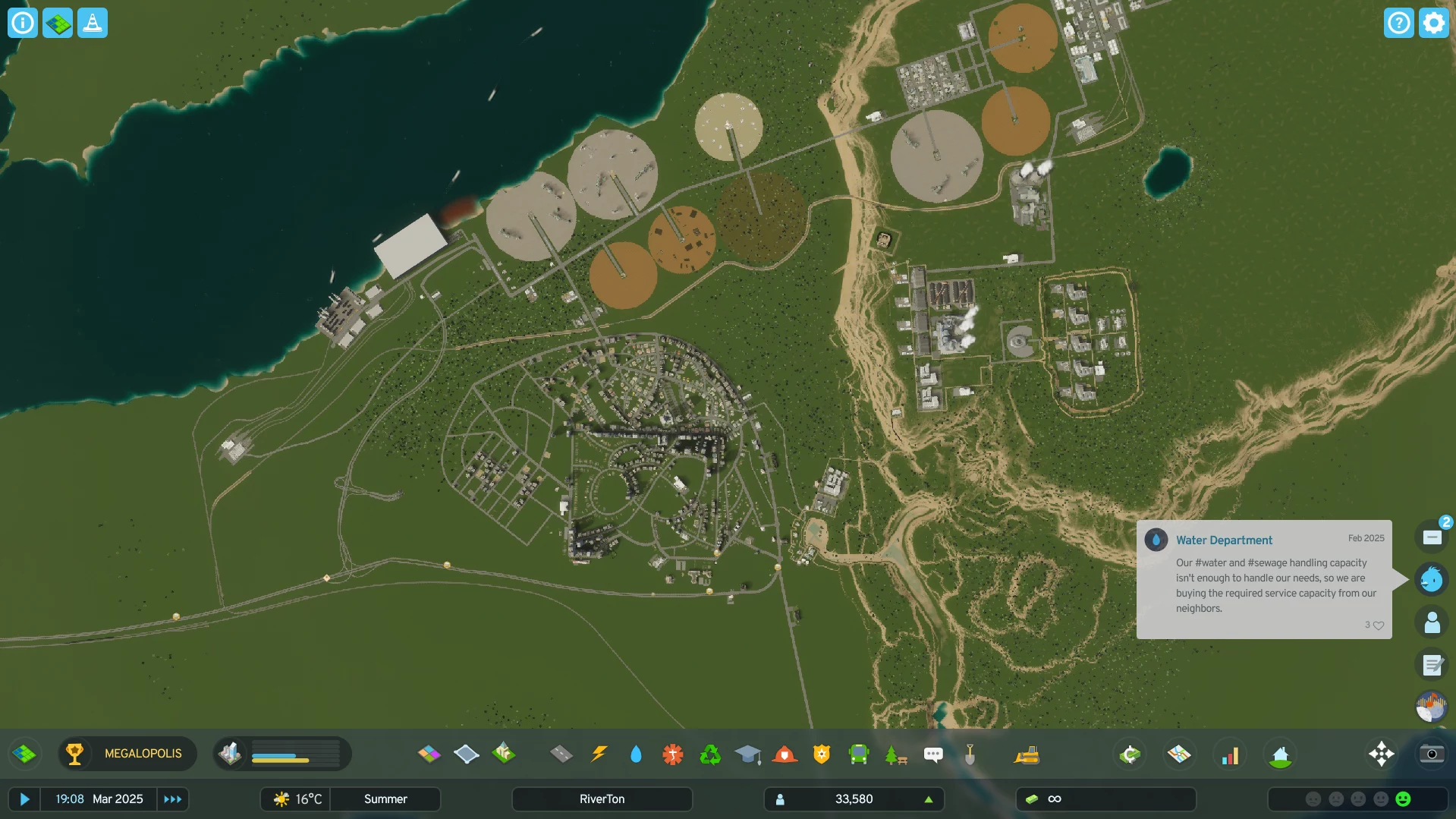Enter Photo Mode with the camera icon
This screenshot has width=1456, height=819.
1431,754
